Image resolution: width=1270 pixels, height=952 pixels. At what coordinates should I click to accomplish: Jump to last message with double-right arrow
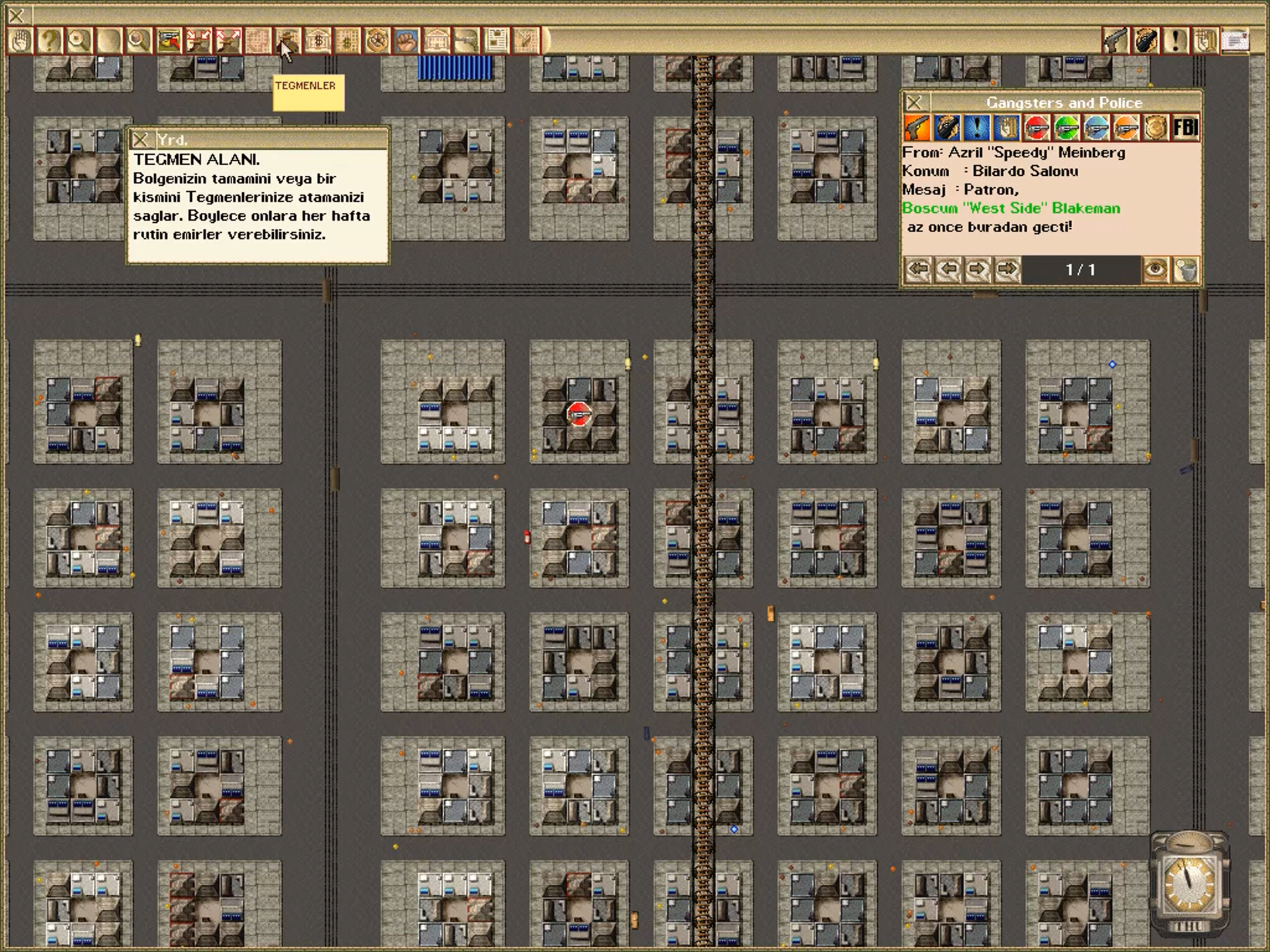pos(1007,270)
